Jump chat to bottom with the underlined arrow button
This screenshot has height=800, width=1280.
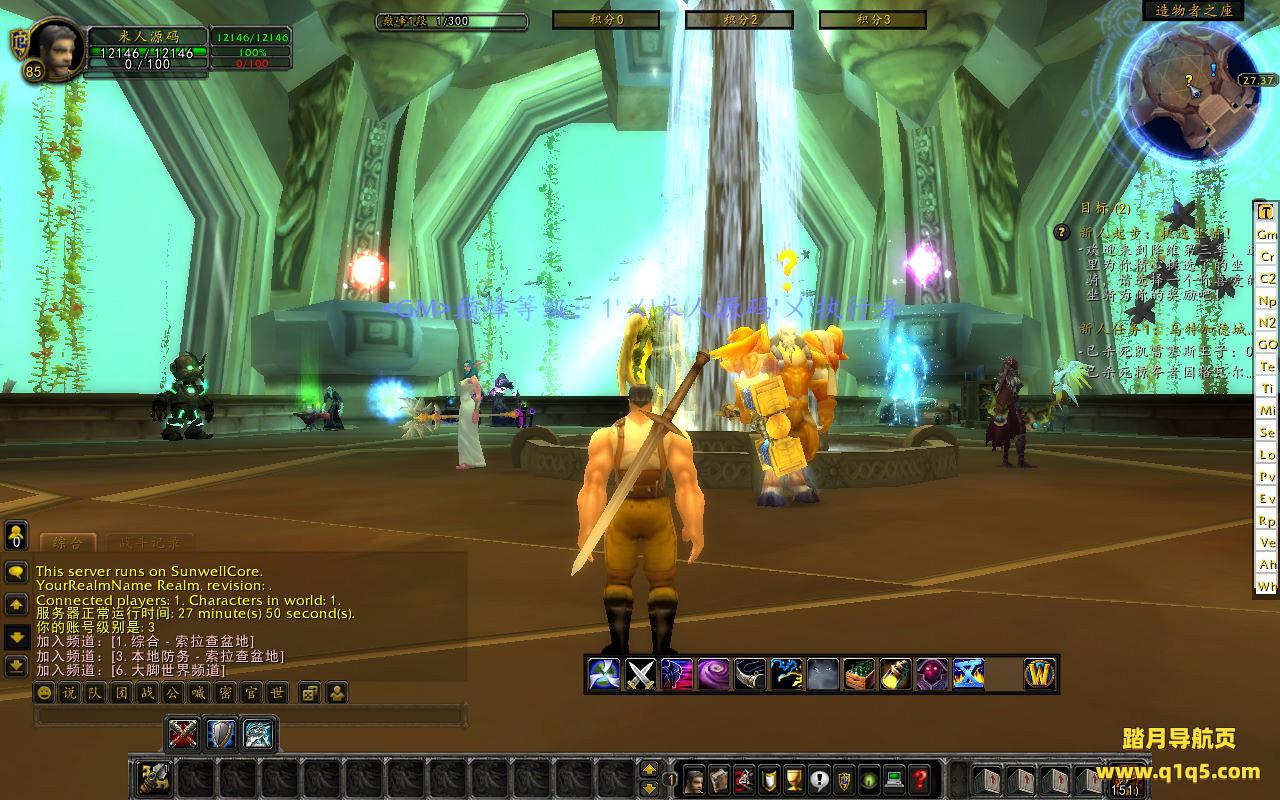[x=16, y=665]
